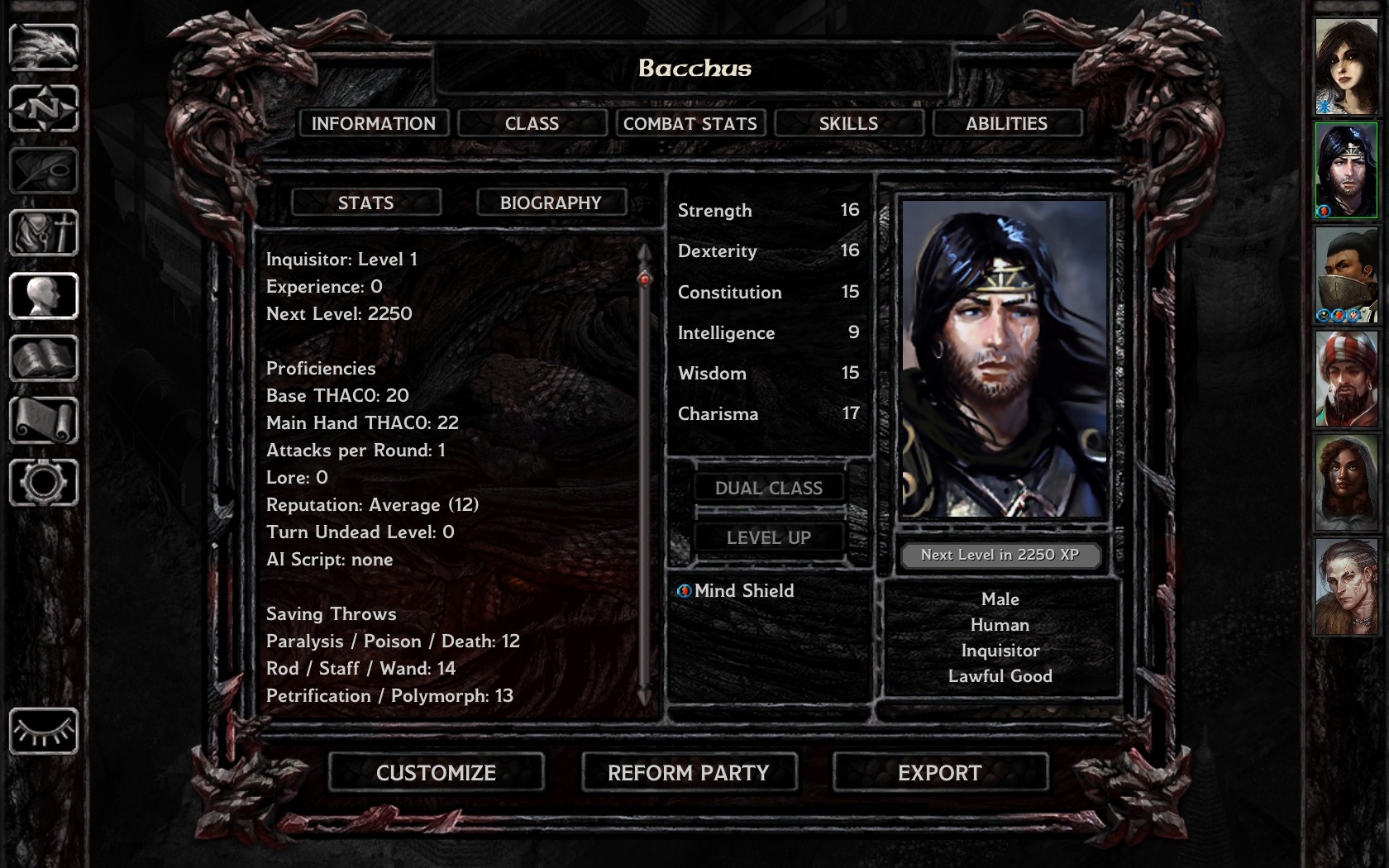The height and width of the screenshot is (868, 1389).
Task: Show the Biography sub-tab
Action: 551,203
